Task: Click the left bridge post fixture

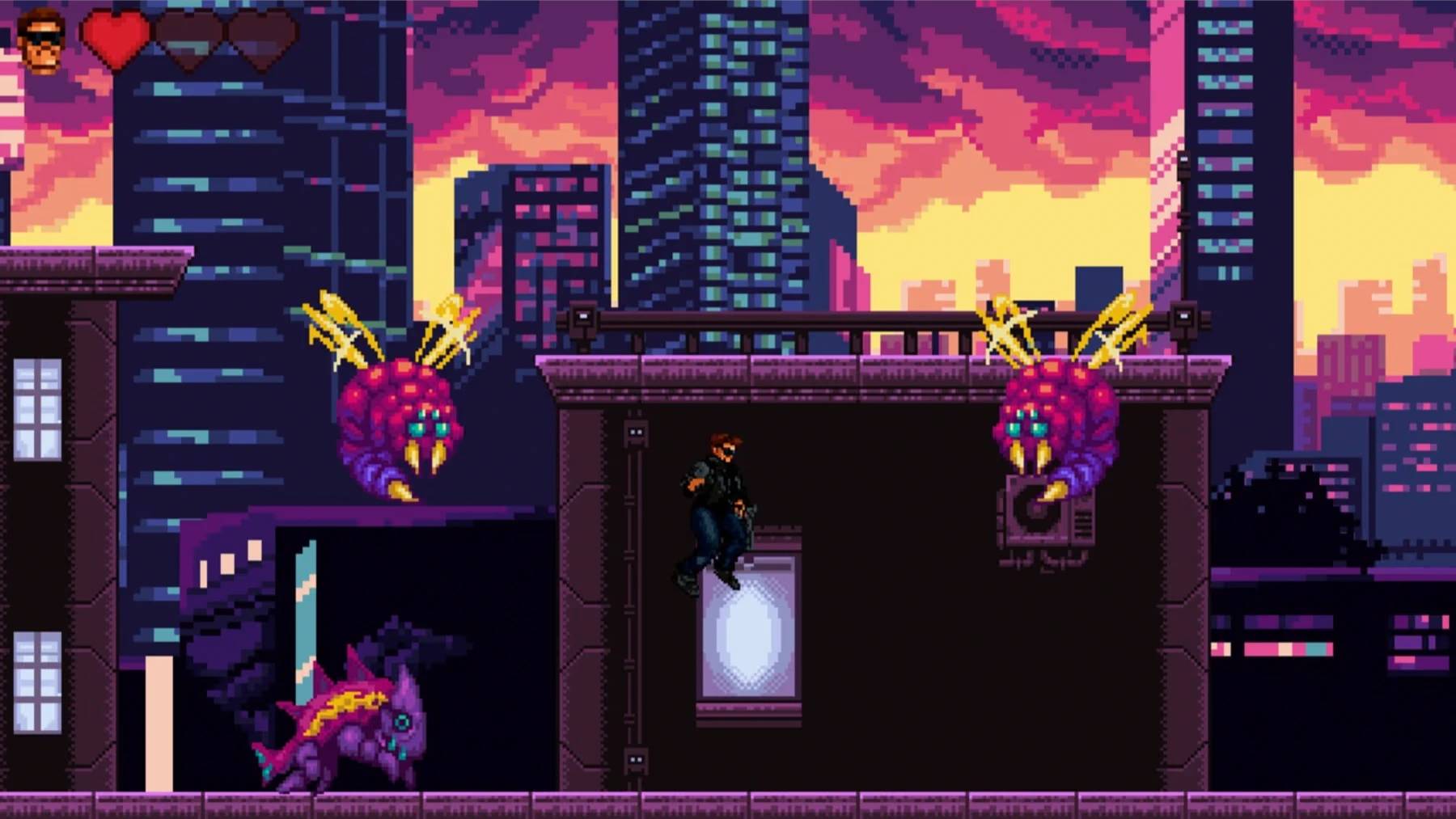Action: pyautogui.click(x=584, y=315)
